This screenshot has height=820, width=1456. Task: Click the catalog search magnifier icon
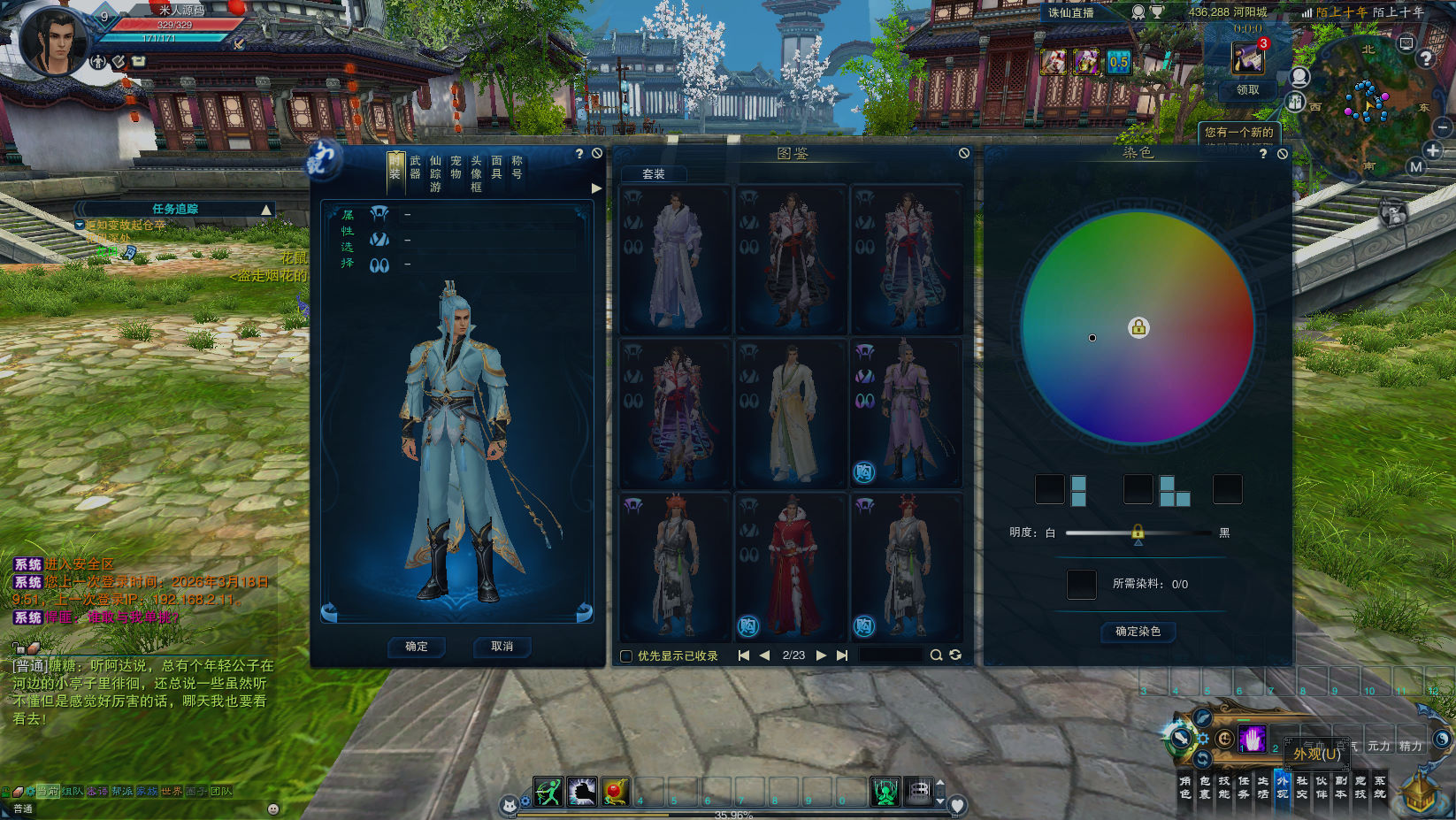point(936,655)
